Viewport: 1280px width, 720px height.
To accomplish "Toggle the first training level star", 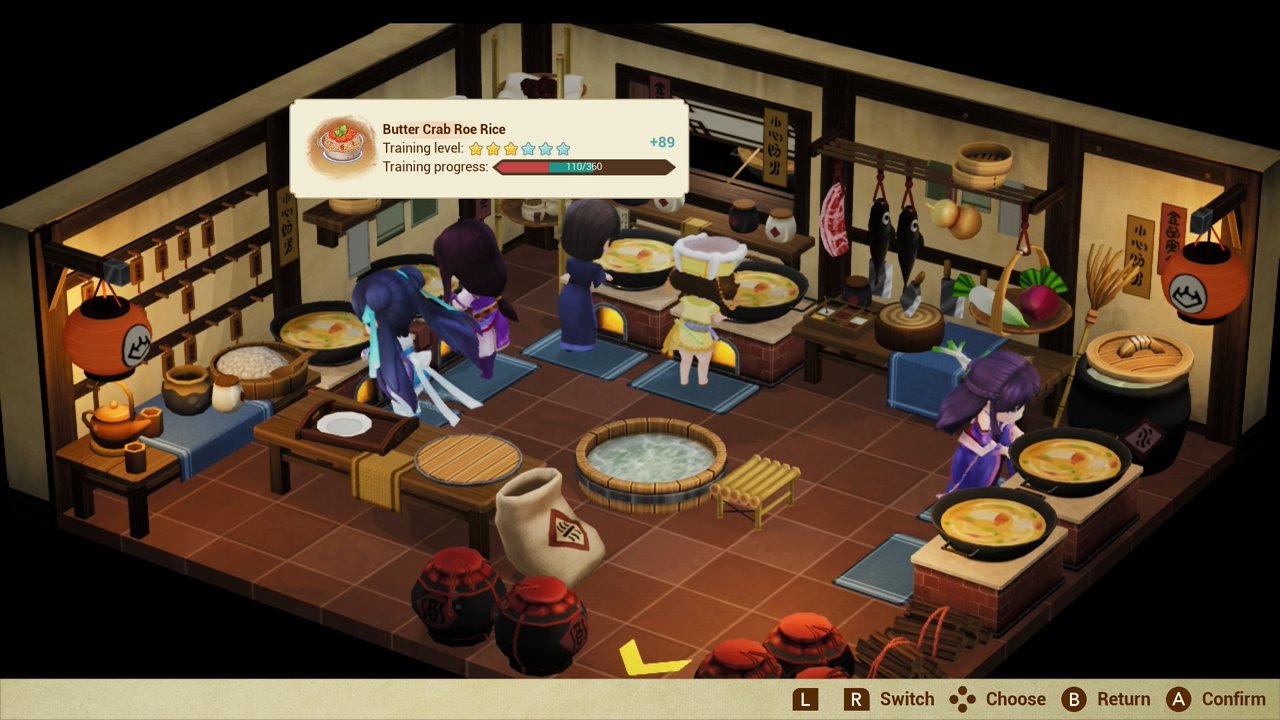I will click(x=477, y=147).
